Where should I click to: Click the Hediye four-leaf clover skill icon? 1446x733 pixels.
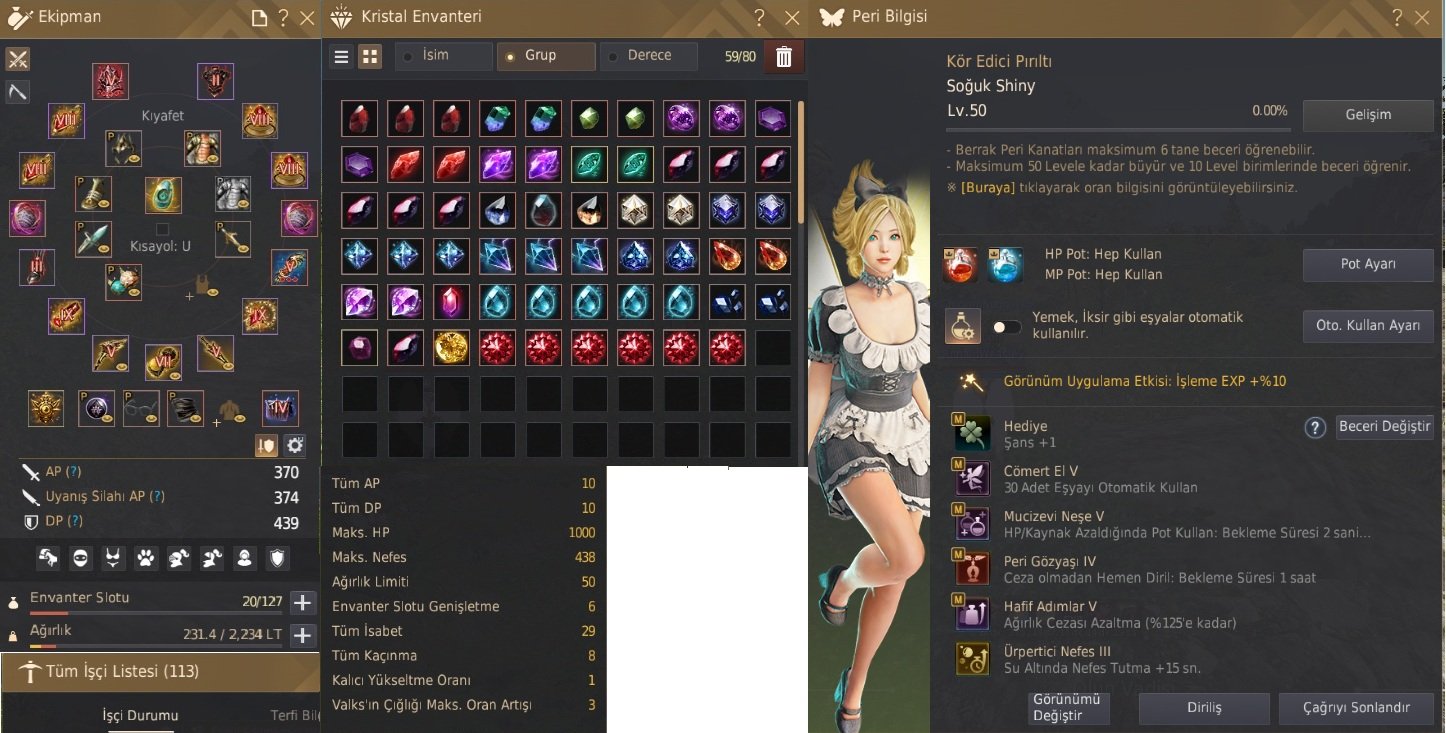pyautogui.click(x=971, y=432)
